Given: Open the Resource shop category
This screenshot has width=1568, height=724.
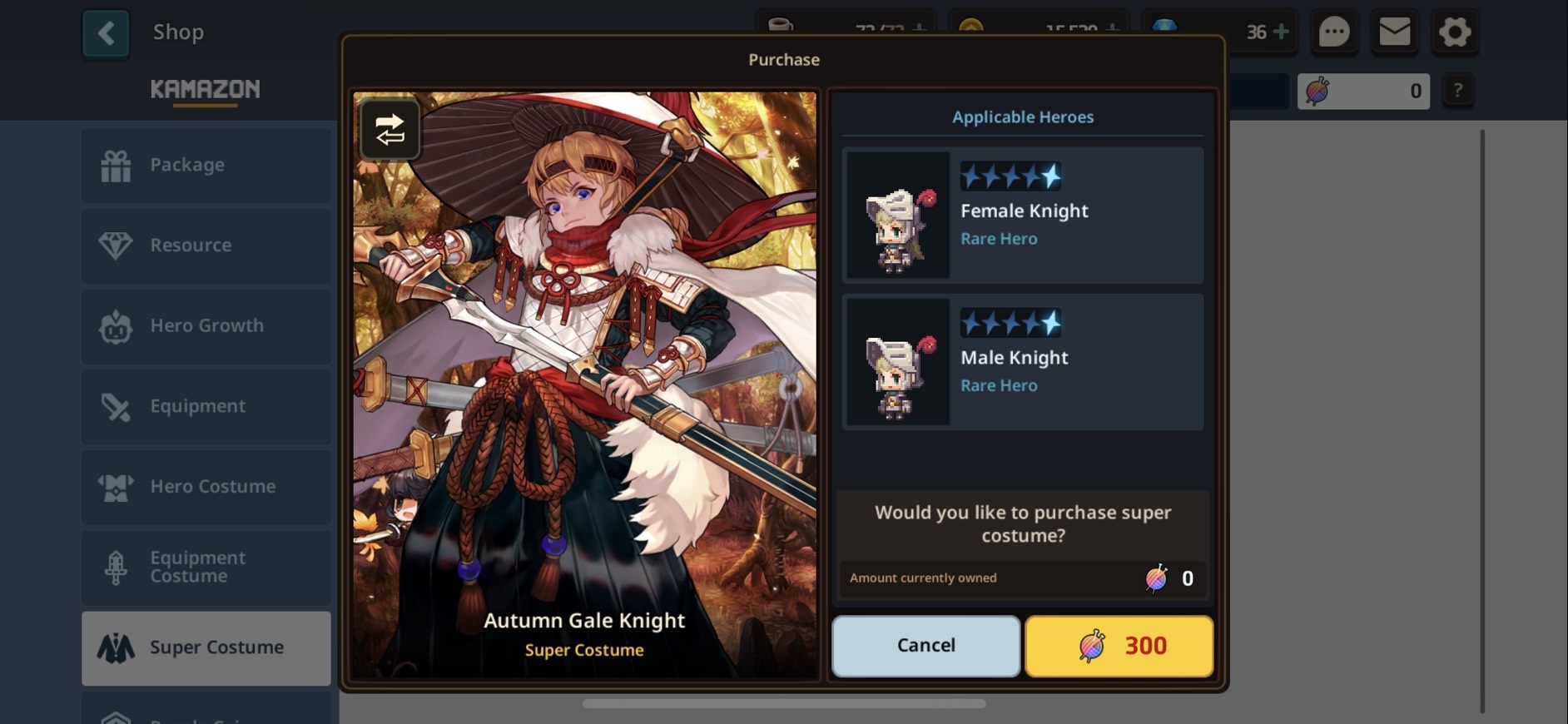Looking at the screenshot, I should click(206, 245).
